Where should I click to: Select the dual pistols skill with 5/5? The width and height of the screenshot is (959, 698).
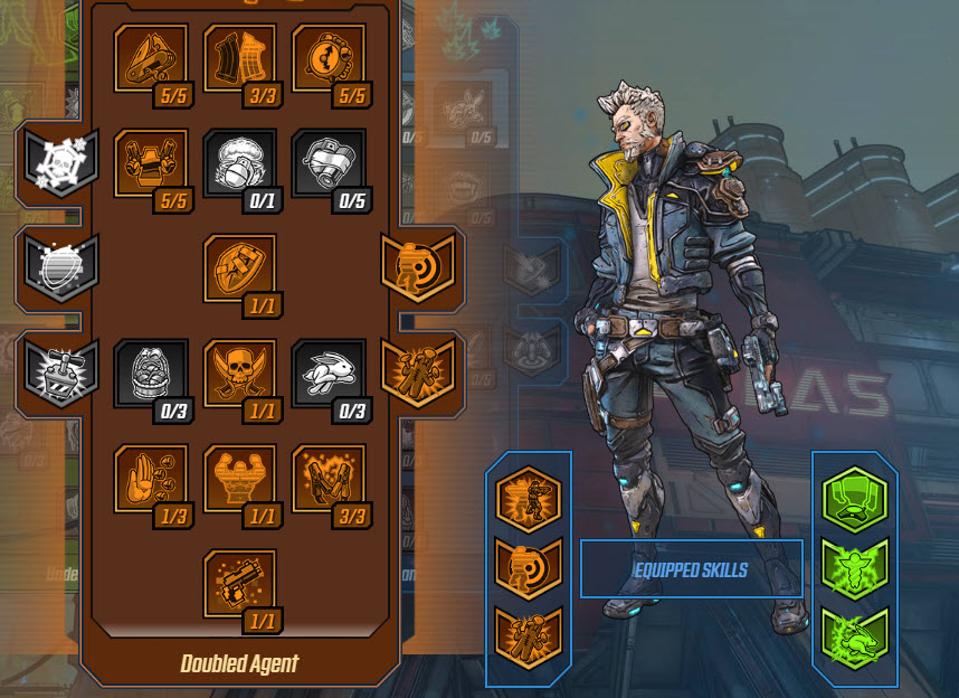tap(151, 163)
